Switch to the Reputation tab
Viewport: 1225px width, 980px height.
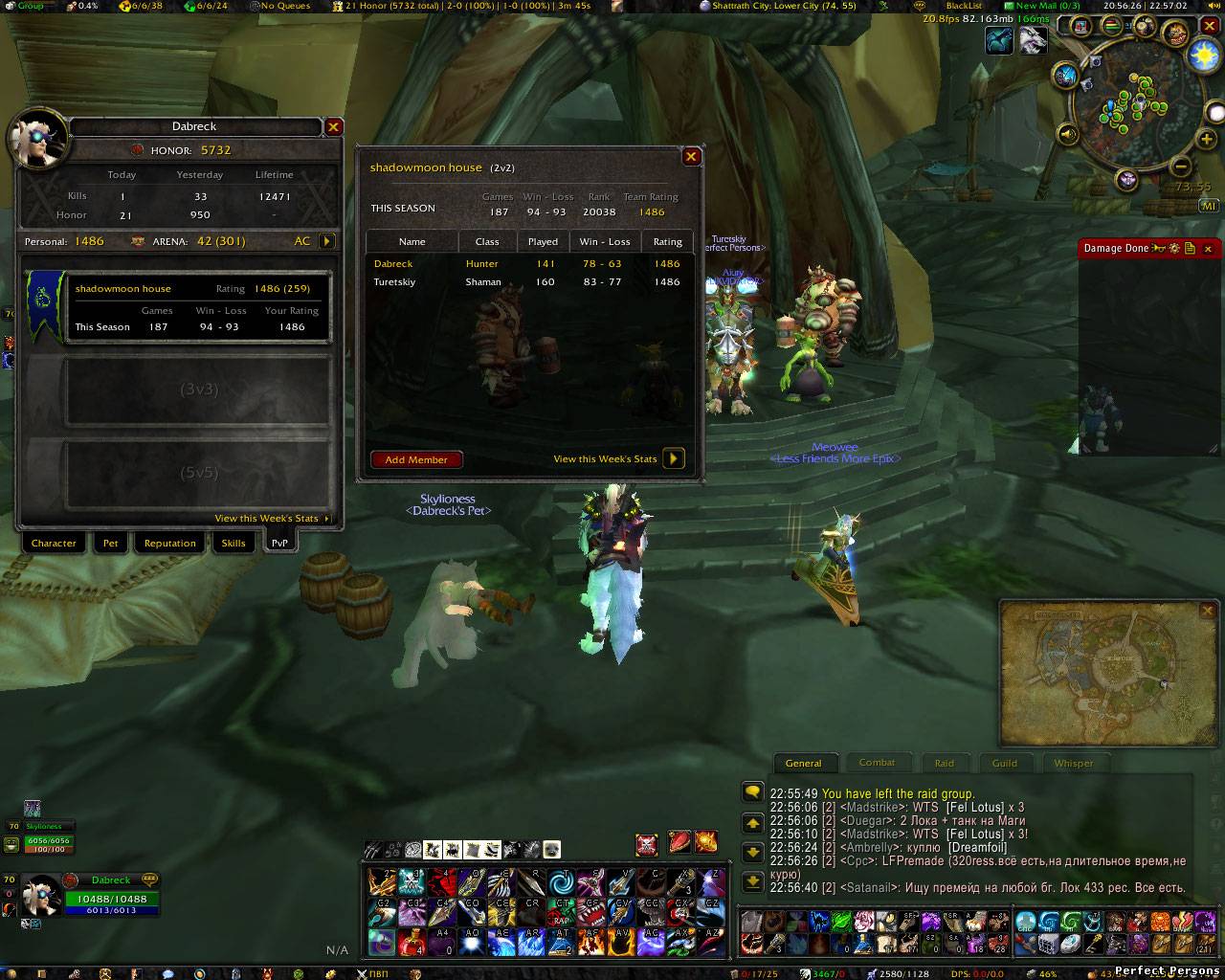[169, 544]
